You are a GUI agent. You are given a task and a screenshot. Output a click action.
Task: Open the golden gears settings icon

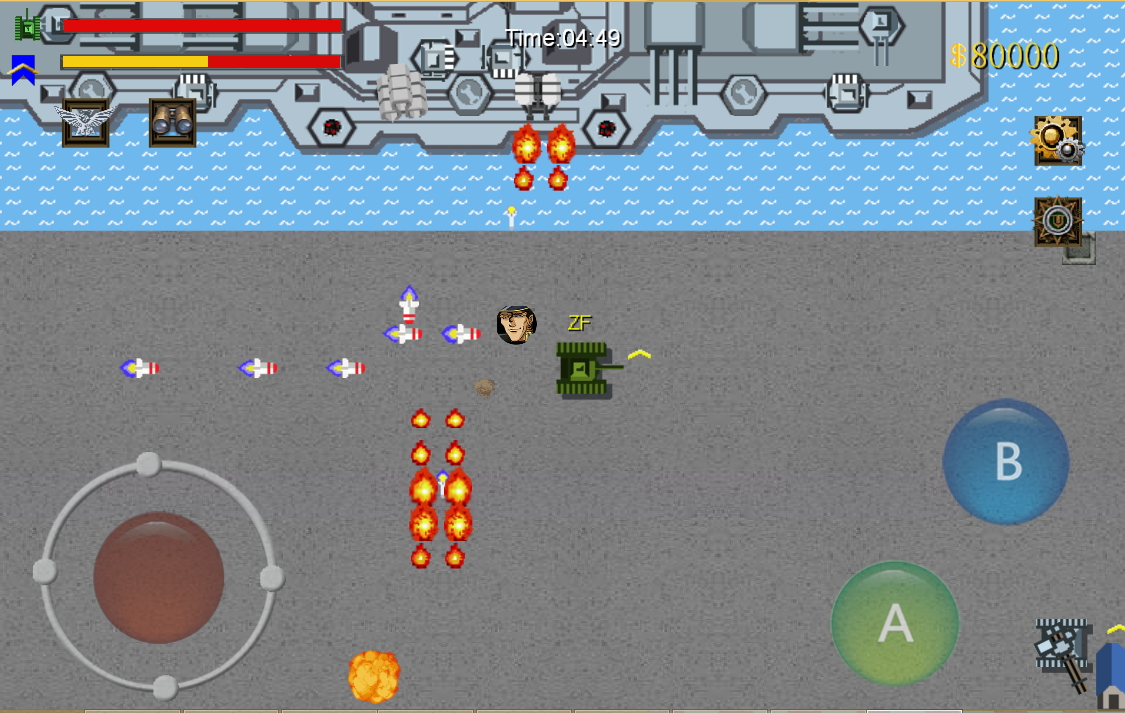1057,141
